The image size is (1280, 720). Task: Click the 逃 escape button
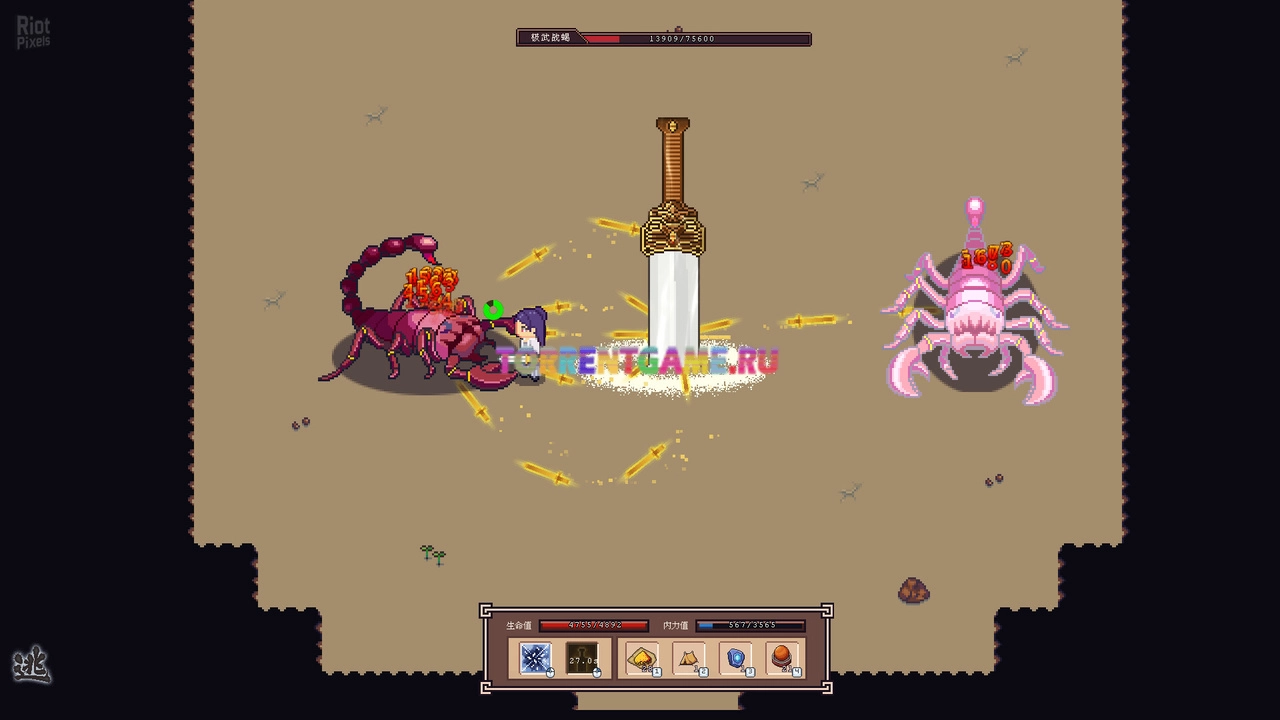[x=31, y=665]
